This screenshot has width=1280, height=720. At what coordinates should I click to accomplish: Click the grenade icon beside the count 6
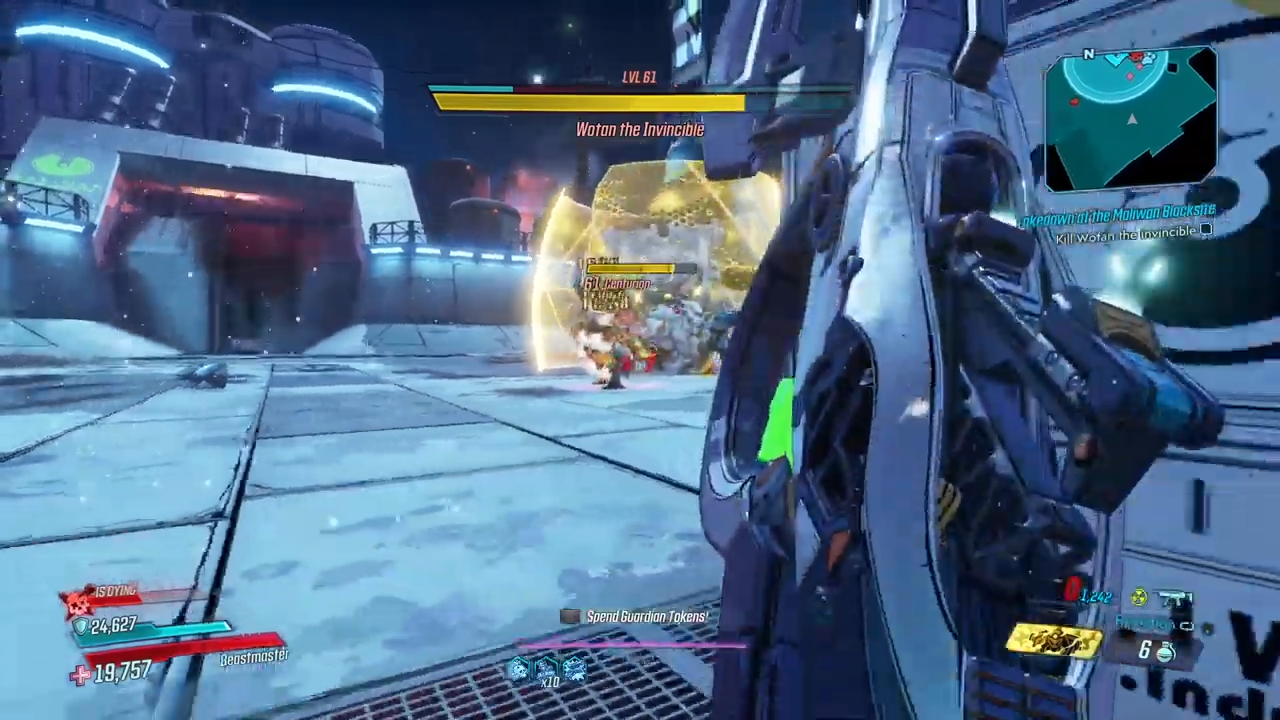(x=1164, y=651)
